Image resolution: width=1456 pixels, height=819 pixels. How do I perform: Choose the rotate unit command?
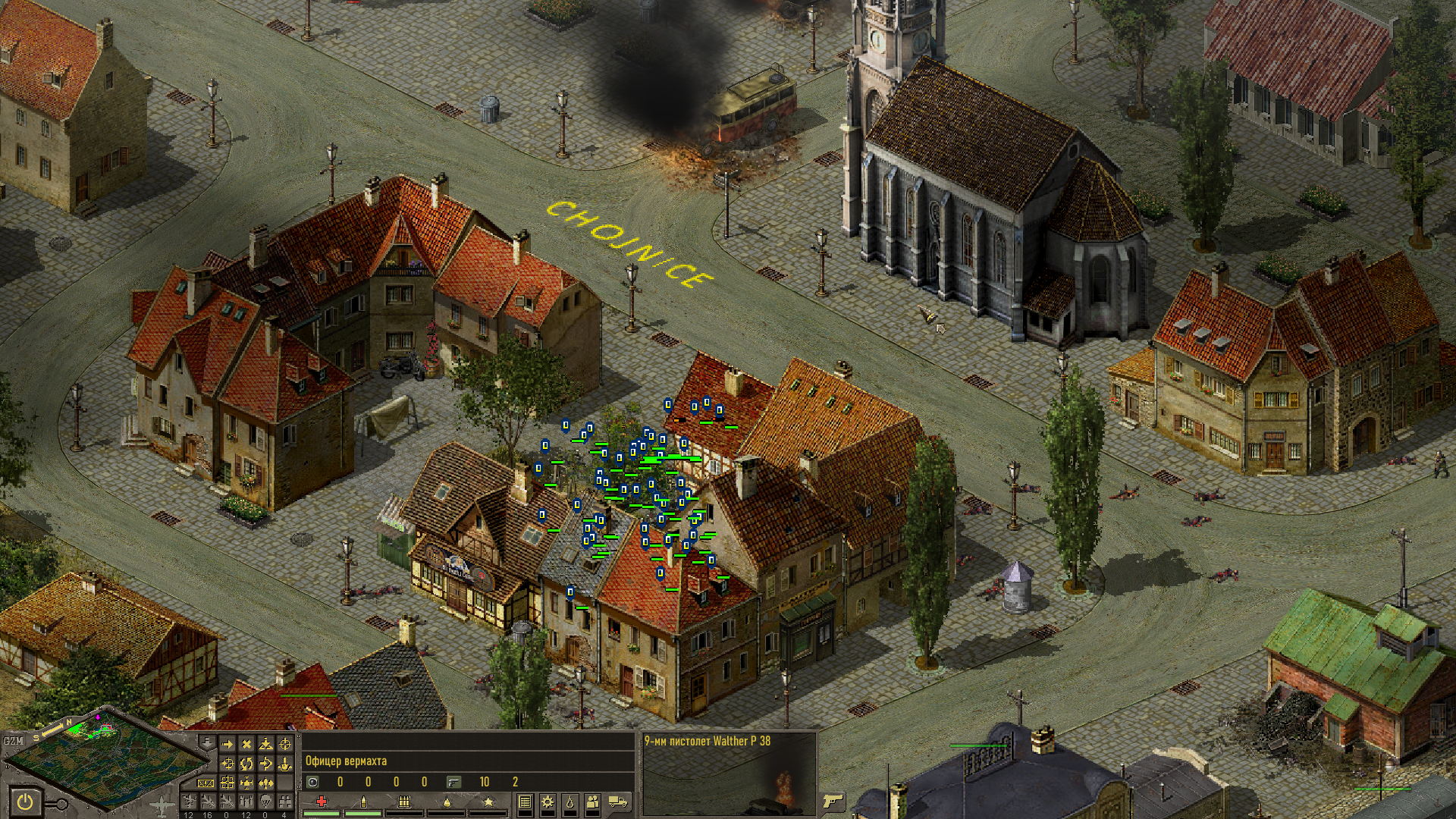pos(246,764)
